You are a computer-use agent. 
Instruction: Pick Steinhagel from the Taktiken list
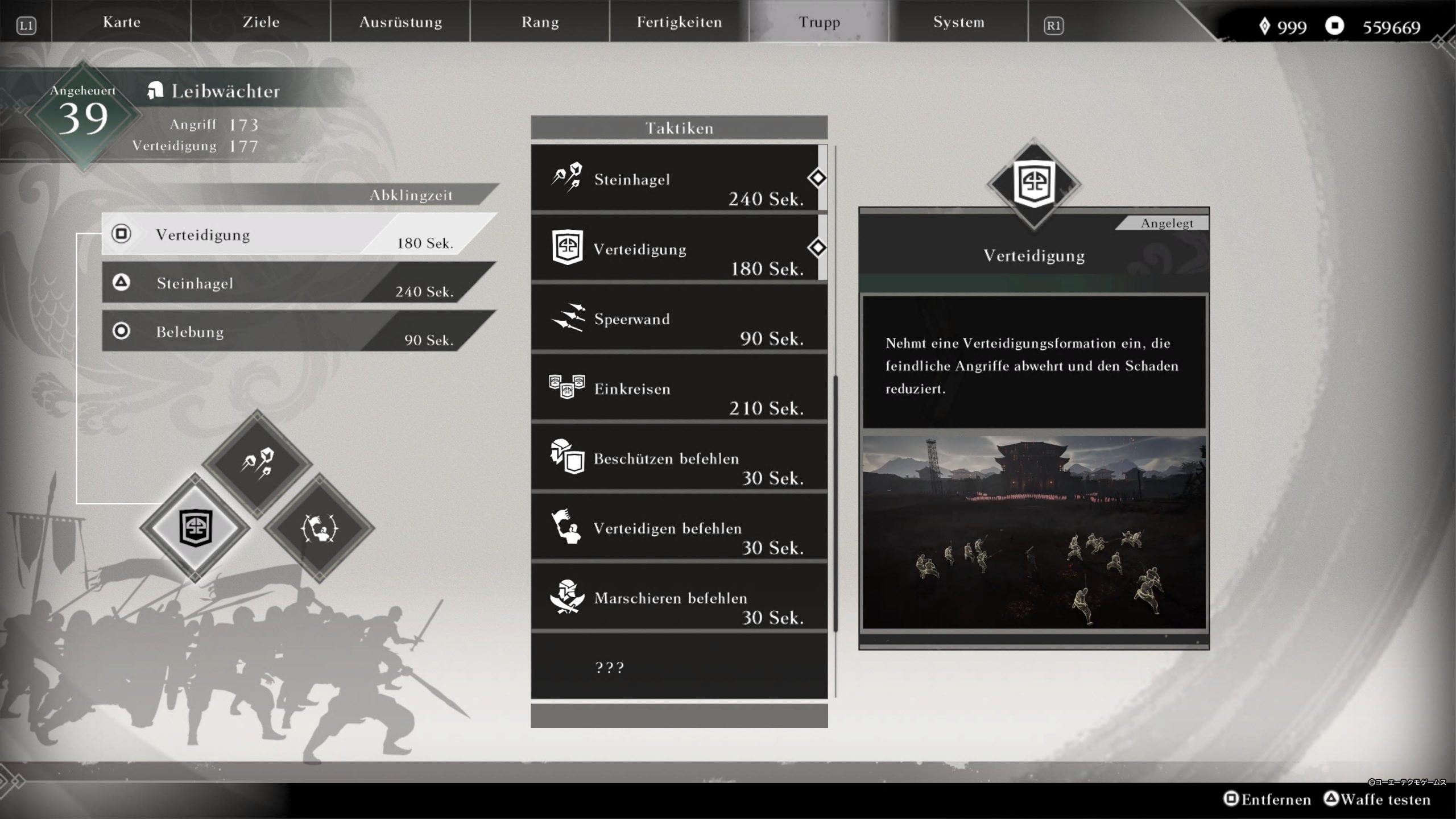point(677,179)
